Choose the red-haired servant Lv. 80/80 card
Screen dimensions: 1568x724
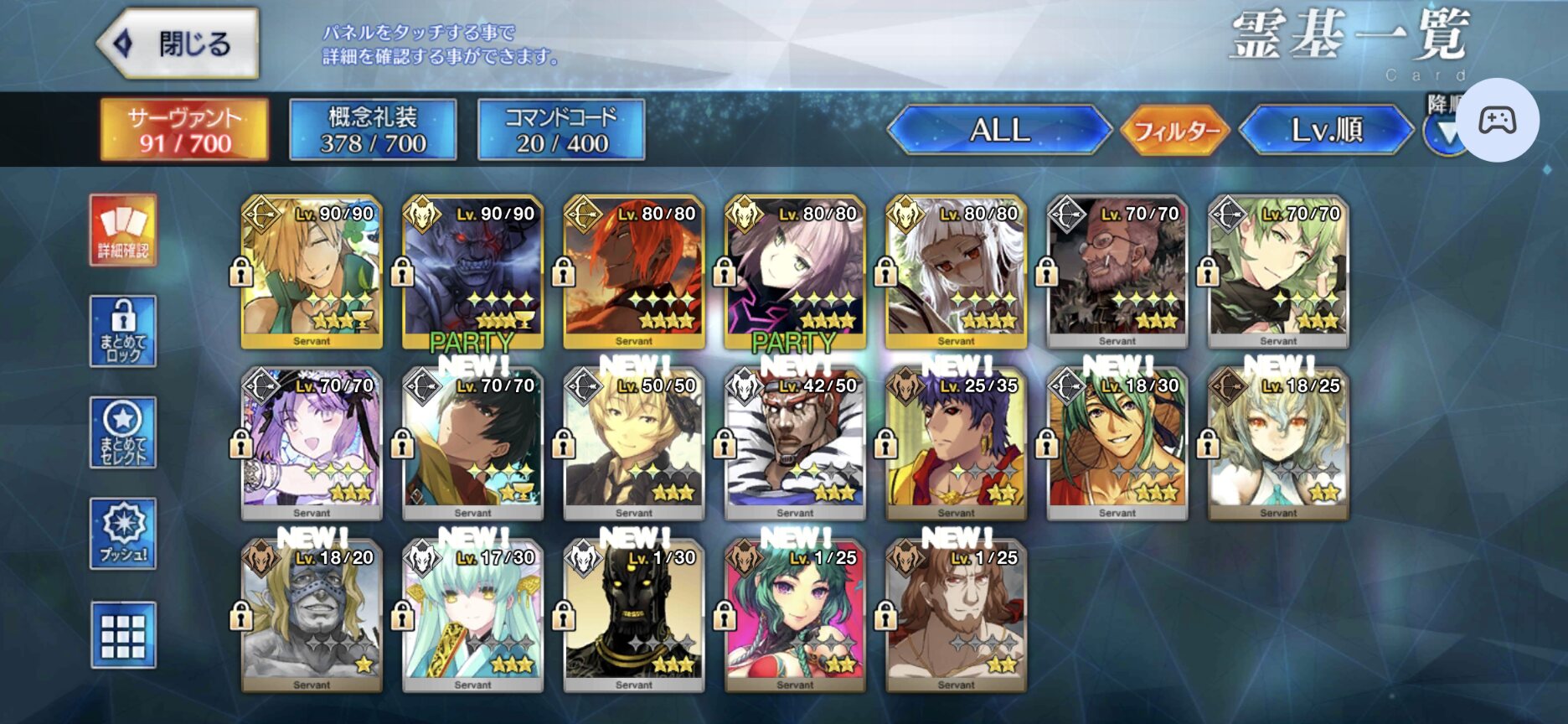(x=634, y=272)
